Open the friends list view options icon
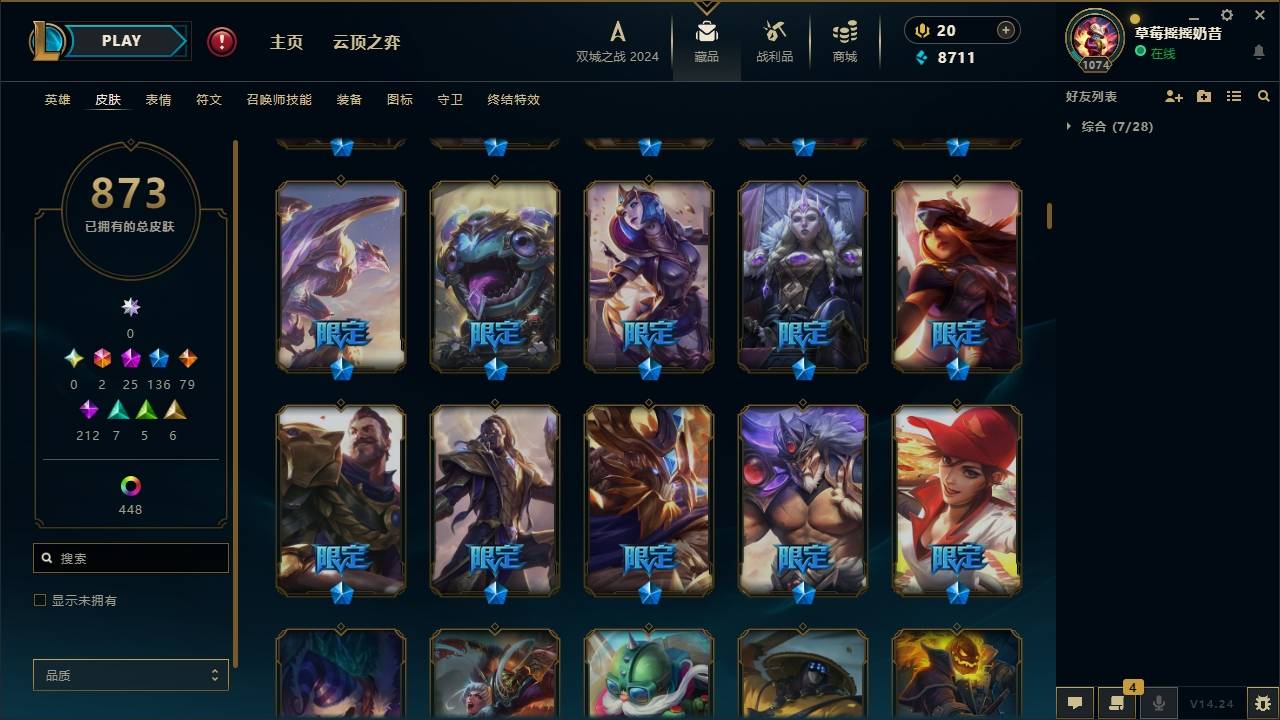The image size is (1280, 720). click(x=1234, y=96)
